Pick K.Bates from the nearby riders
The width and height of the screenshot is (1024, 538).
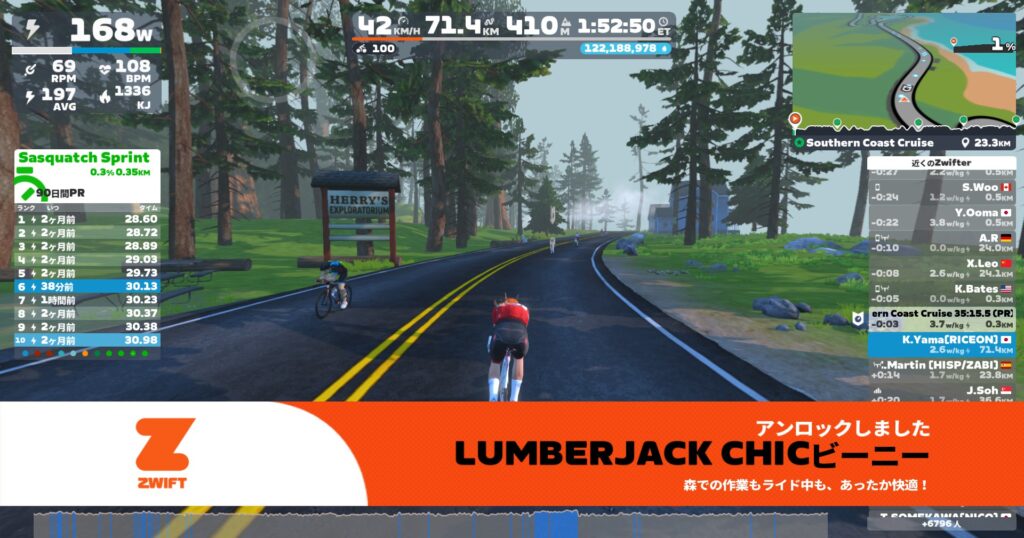[941, 293]
